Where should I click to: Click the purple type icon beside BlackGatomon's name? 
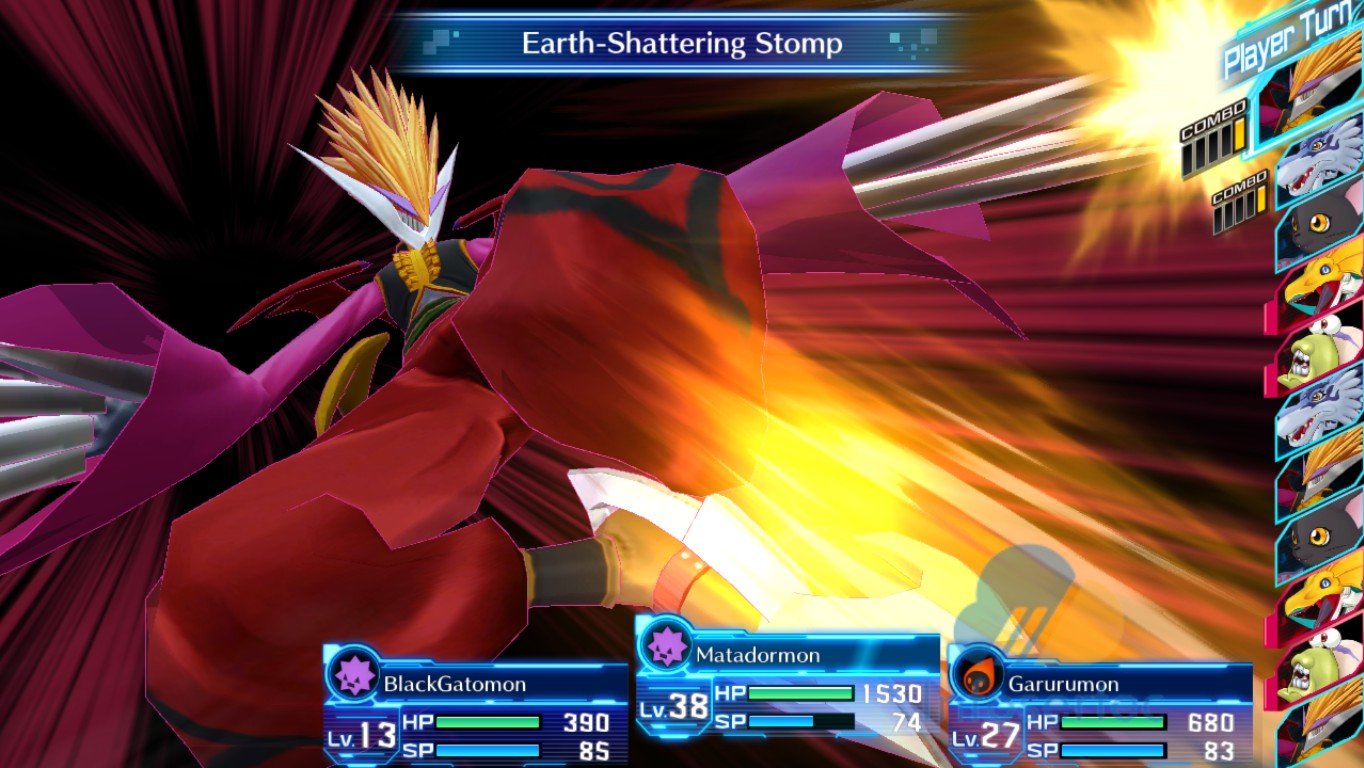tap(354, 675)
